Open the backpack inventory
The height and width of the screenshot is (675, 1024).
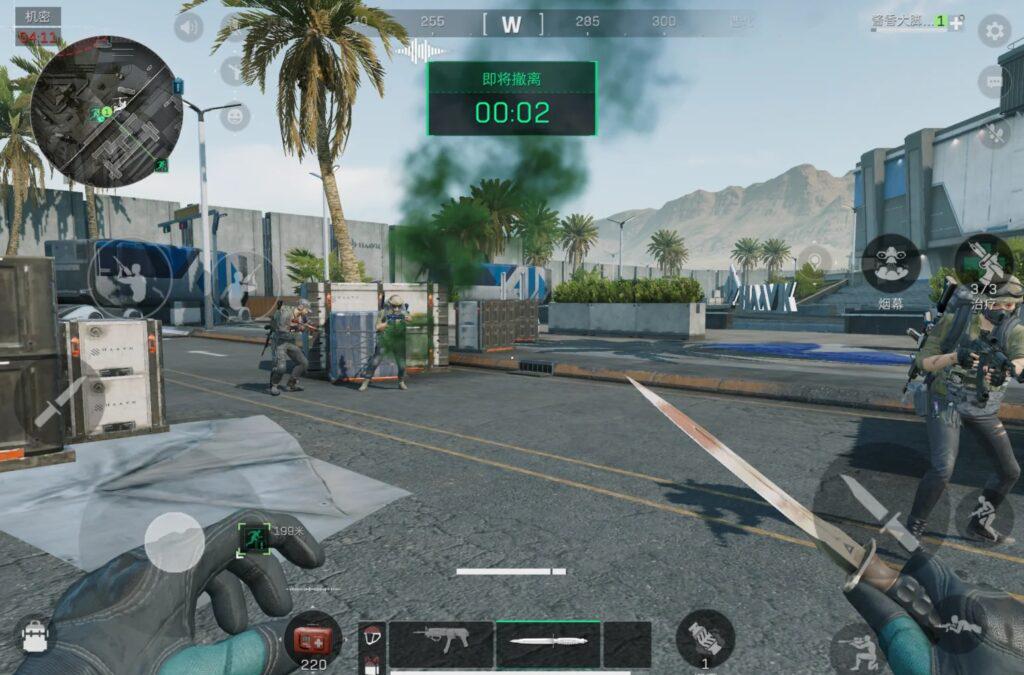(36, 635)
